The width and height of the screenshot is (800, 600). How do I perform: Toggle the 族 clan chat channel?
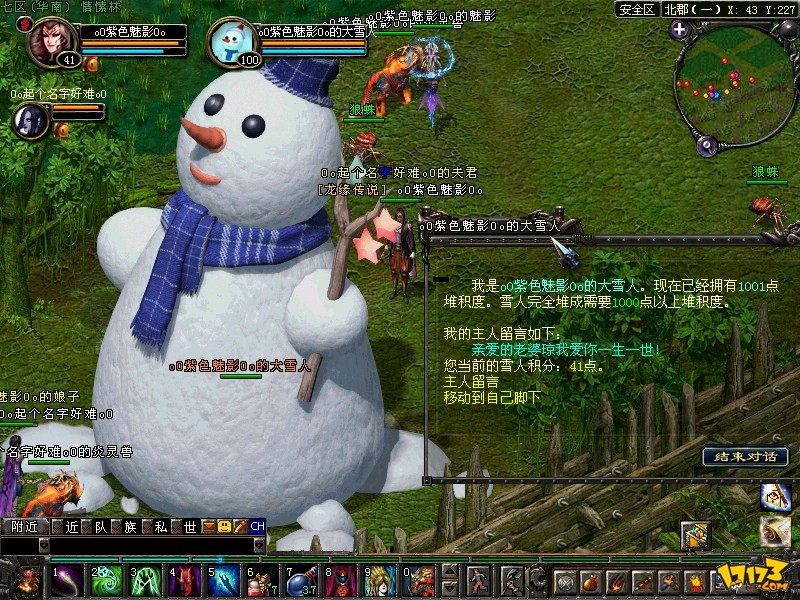coord(131,526)
